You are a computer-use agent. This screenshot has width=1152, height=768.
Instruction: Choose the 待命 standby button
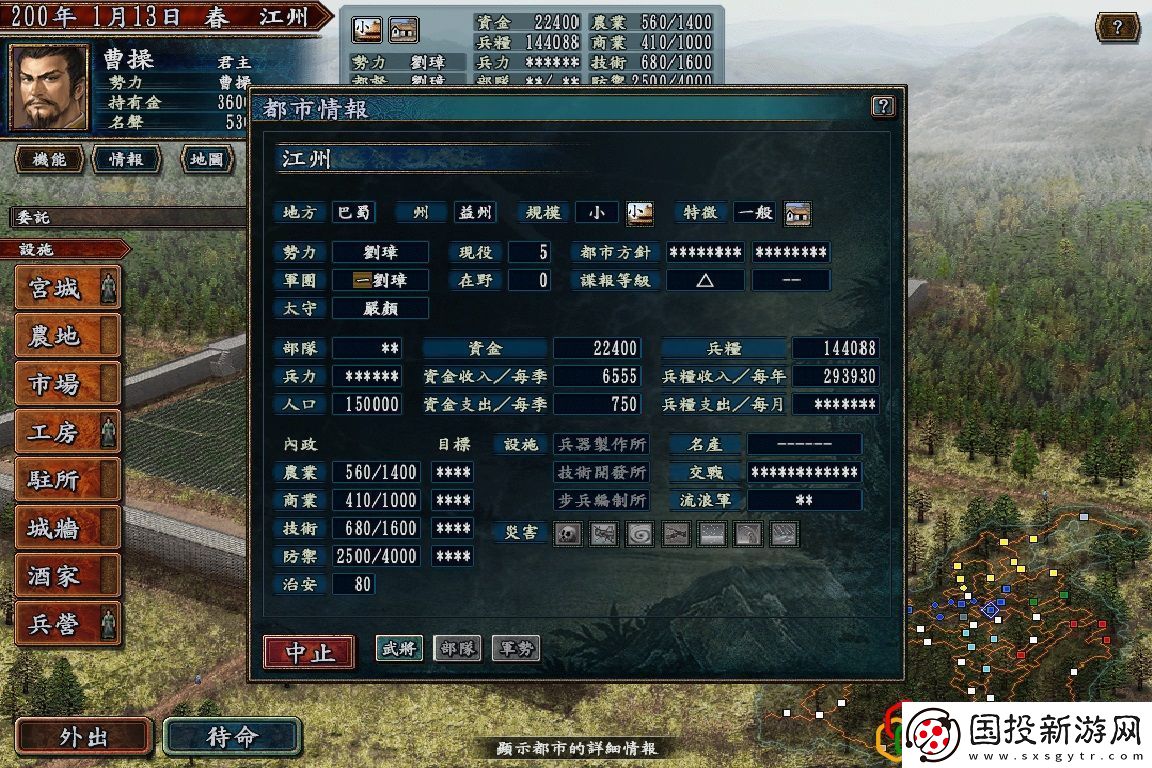232,738
